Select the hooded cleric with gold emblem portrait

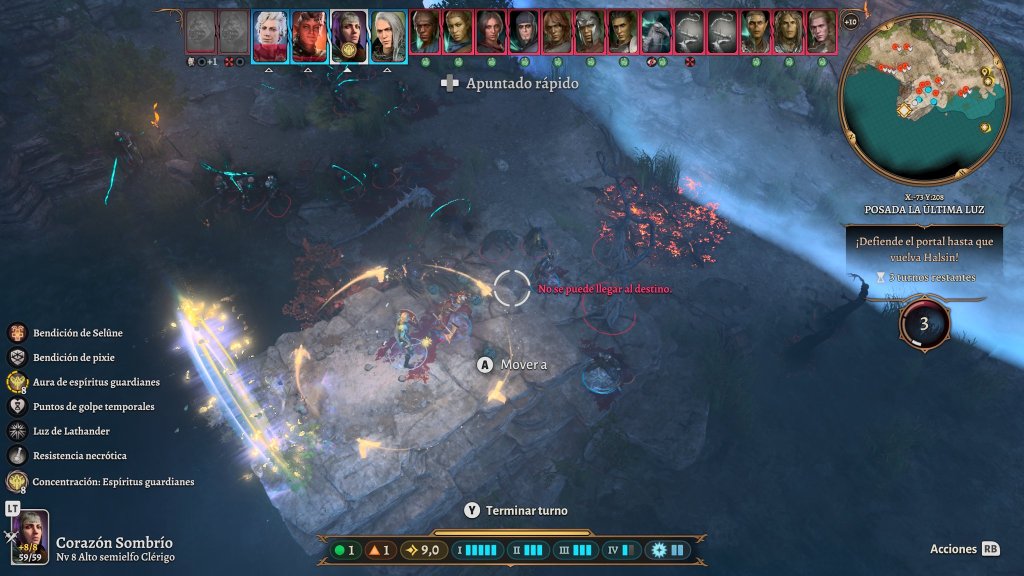(x=349, y=32)
